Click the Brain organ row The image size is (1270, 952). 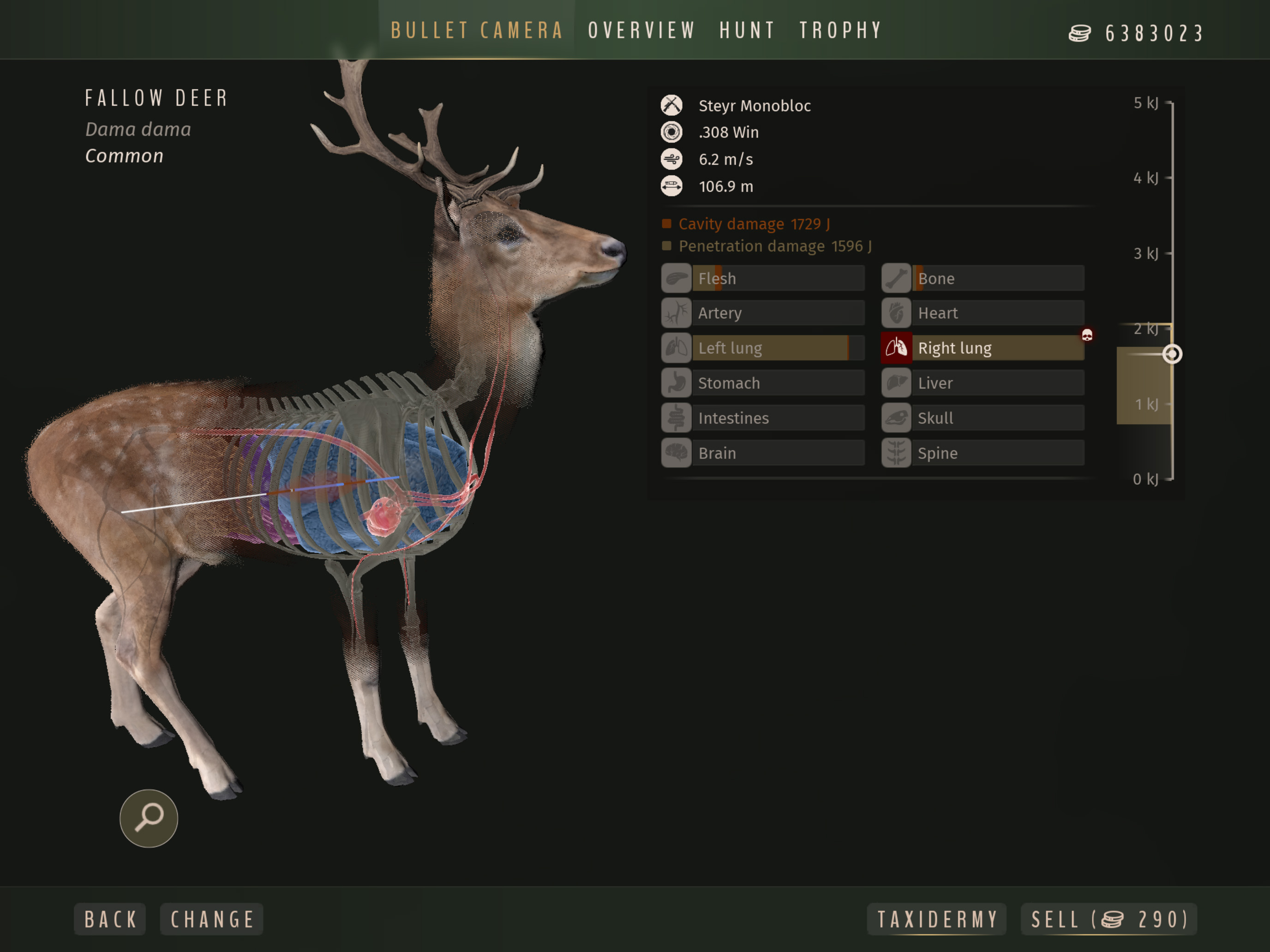pyautogui.click(x=763, y=453)
